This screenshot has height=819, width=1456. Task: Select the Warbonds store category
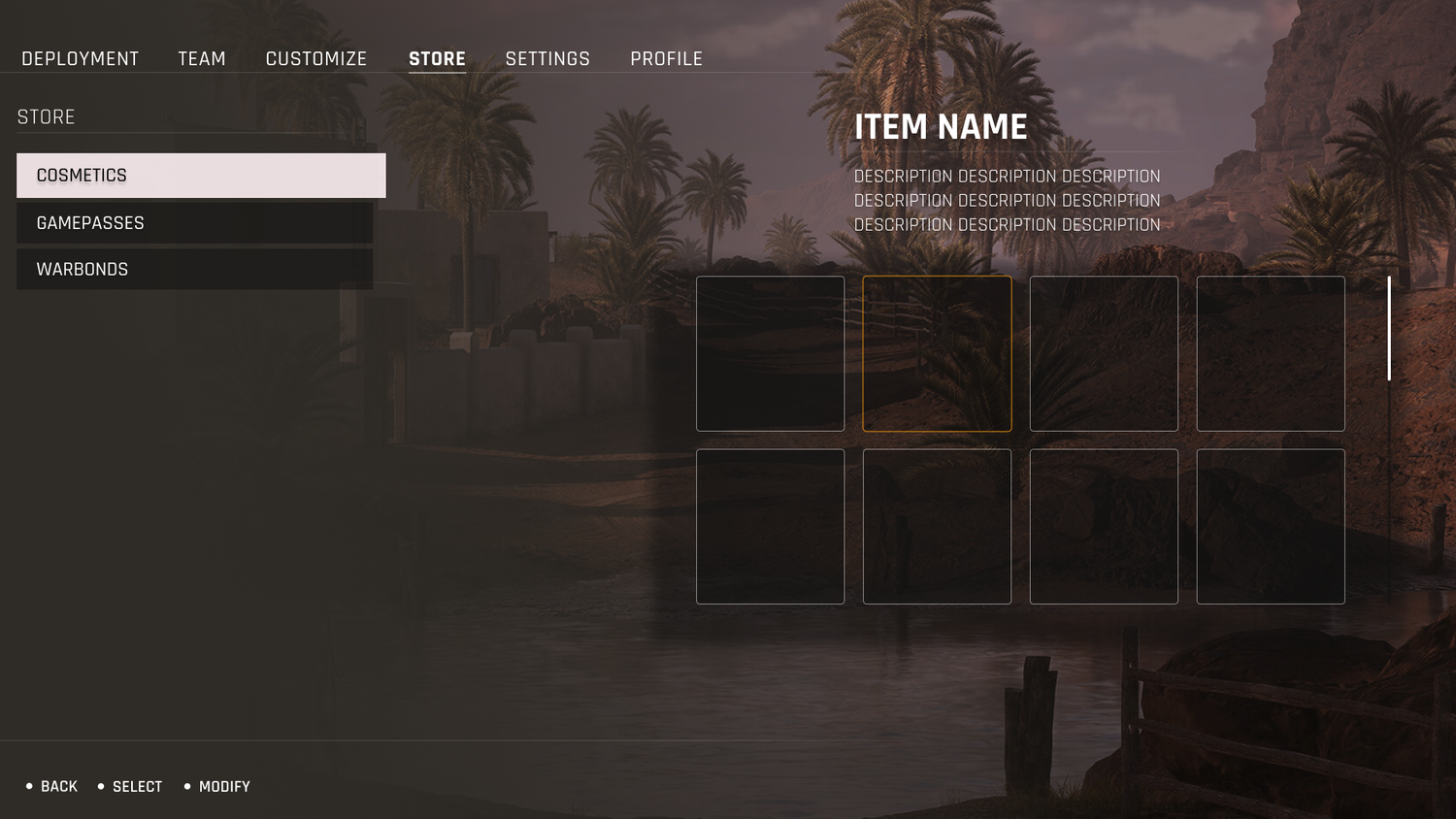tap(194, 270)
